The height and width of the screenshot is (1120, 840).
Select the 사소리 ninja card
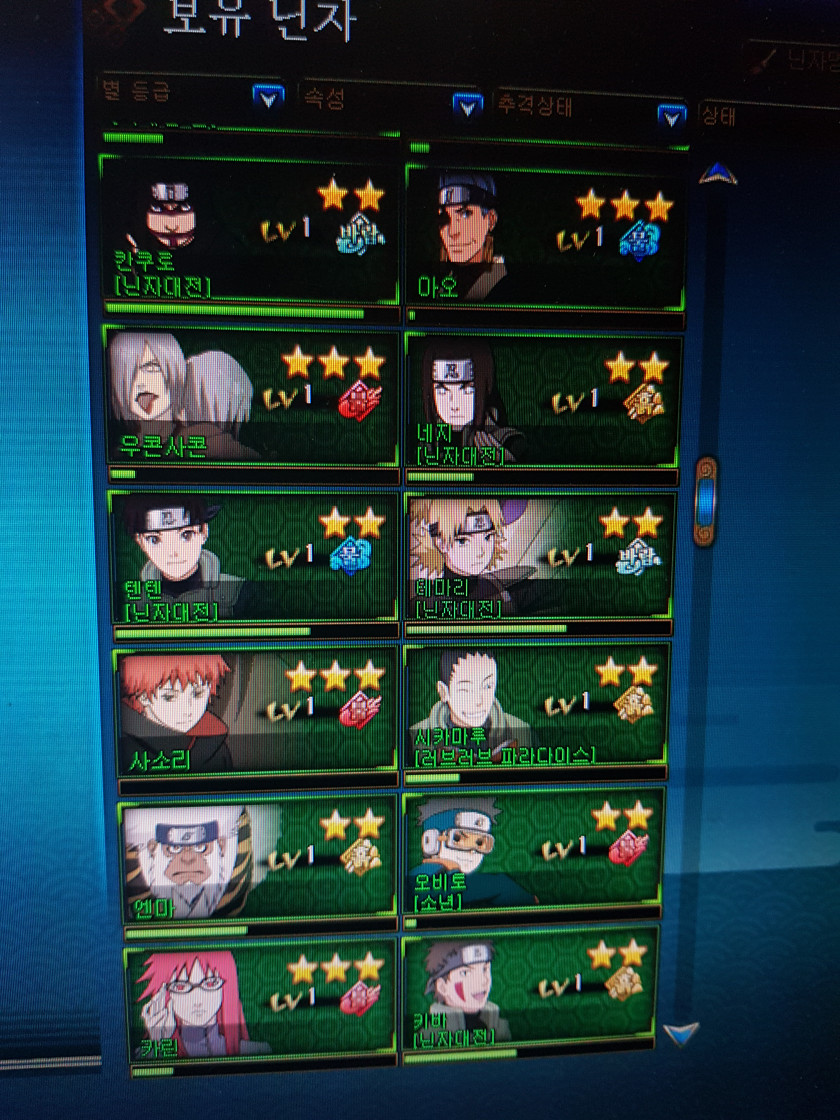[x=257, y=710]
